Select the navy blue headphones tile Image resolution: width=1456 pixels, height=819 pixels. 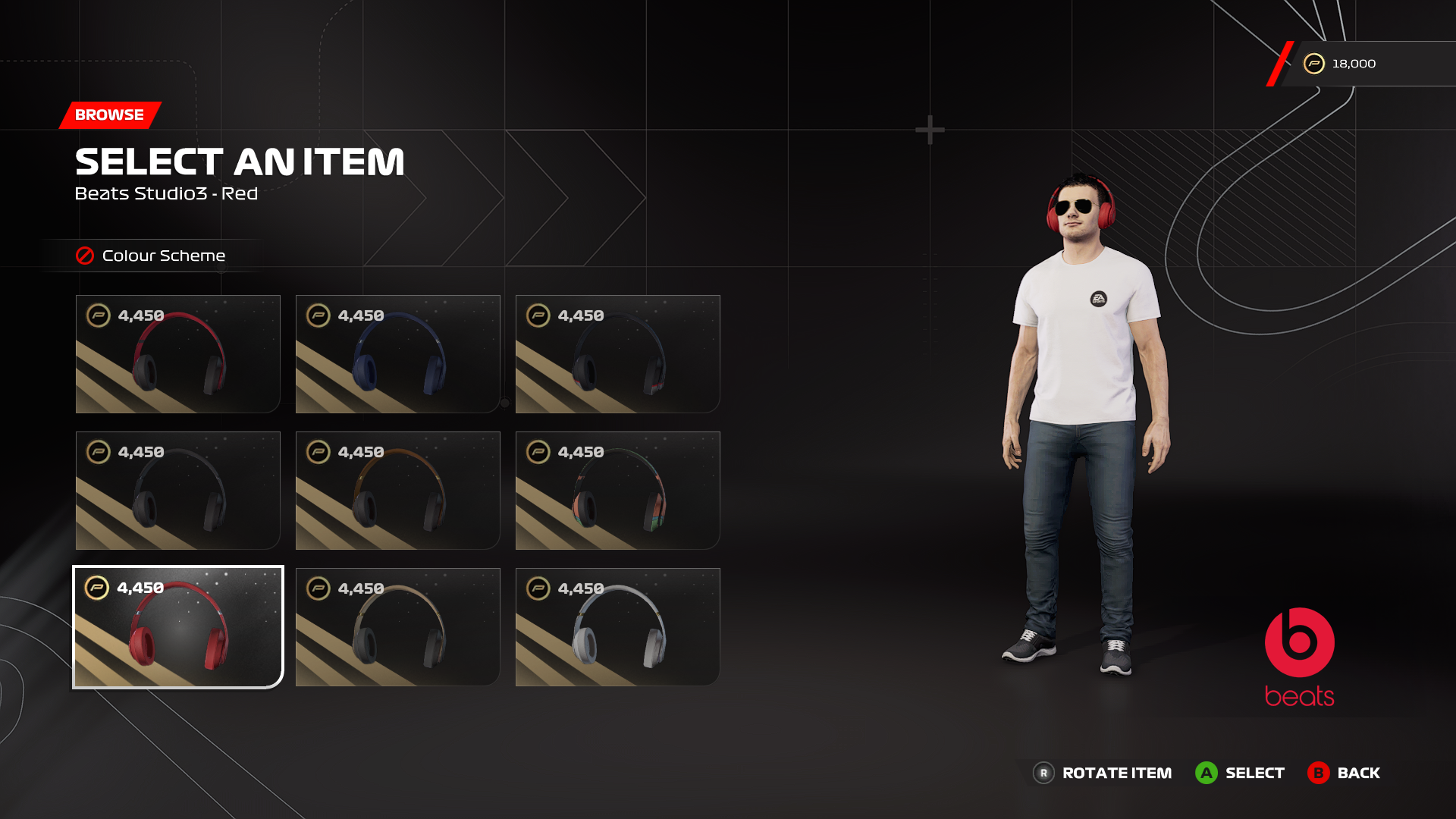click(x=397, y=354)
